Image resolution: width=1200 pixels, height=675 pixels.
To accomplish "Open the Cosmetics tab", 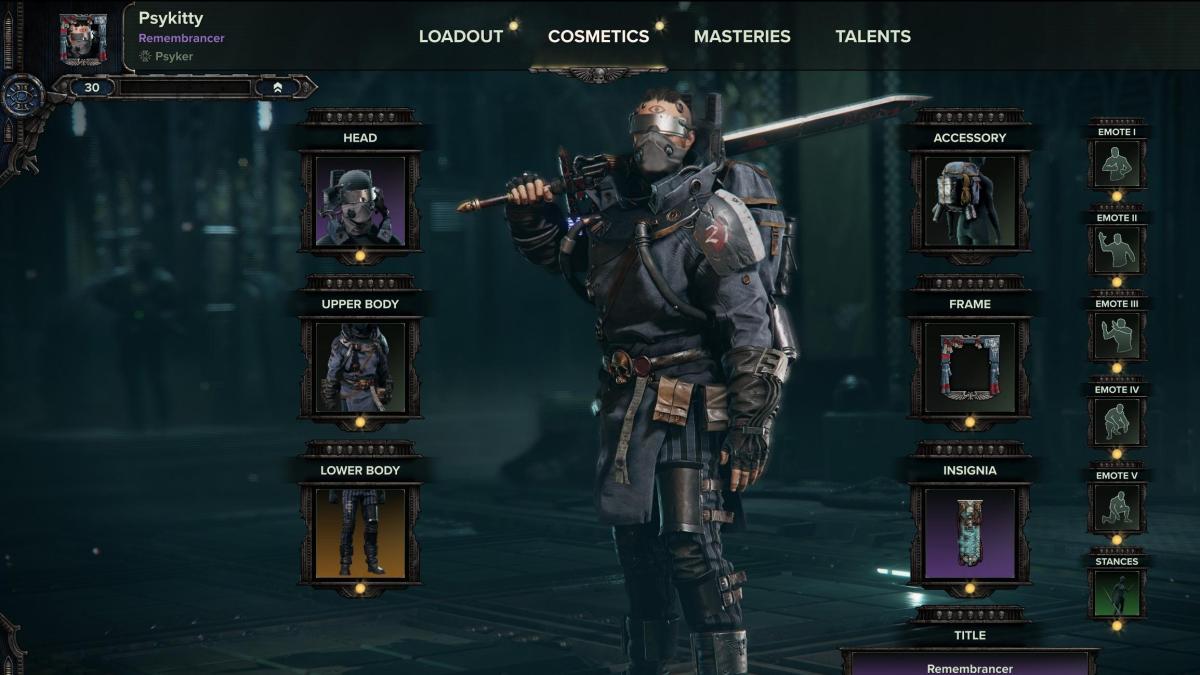I will coord(598,36).
